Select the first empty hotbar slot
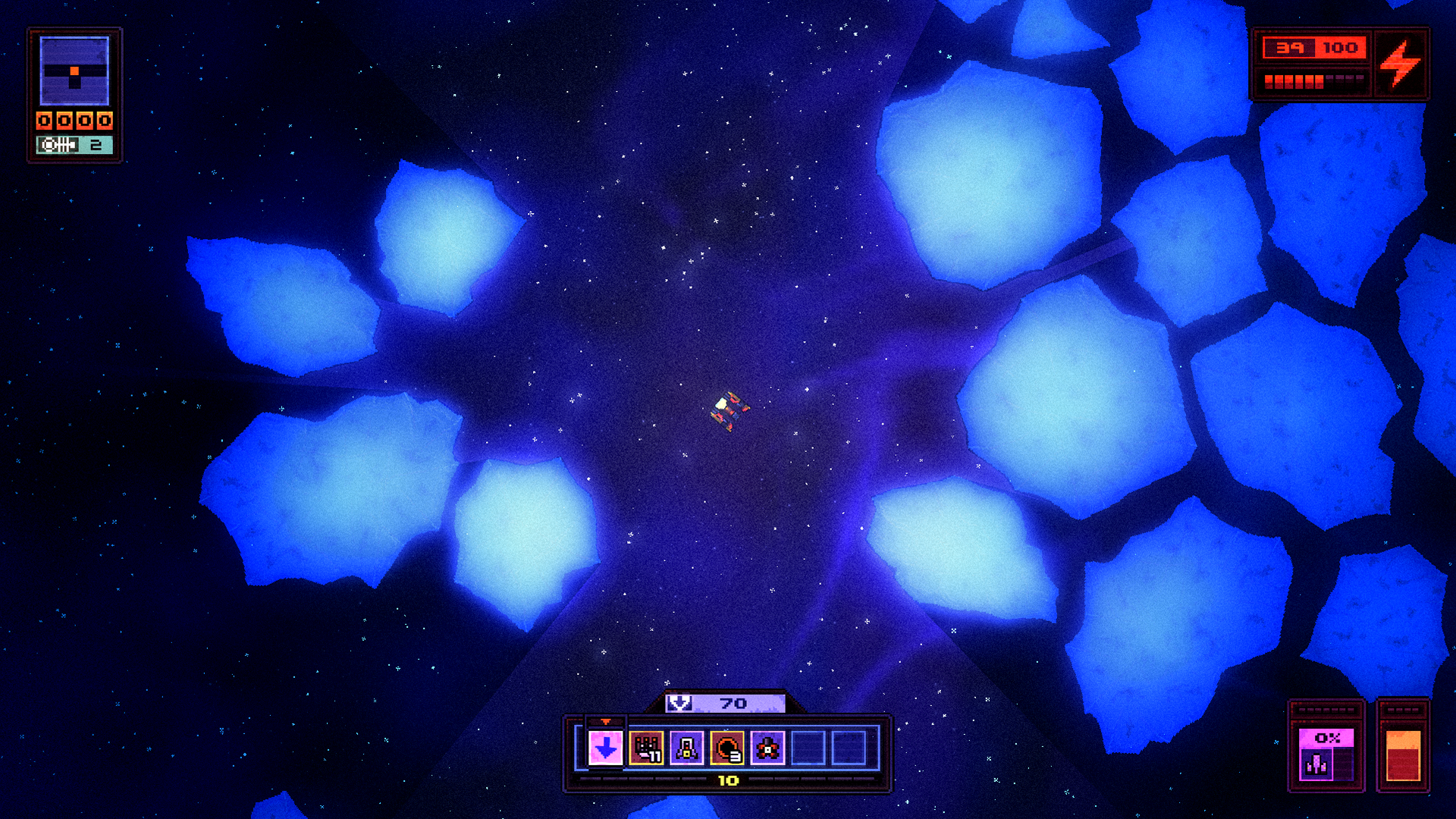The image size is (1456, 819). 806,748
